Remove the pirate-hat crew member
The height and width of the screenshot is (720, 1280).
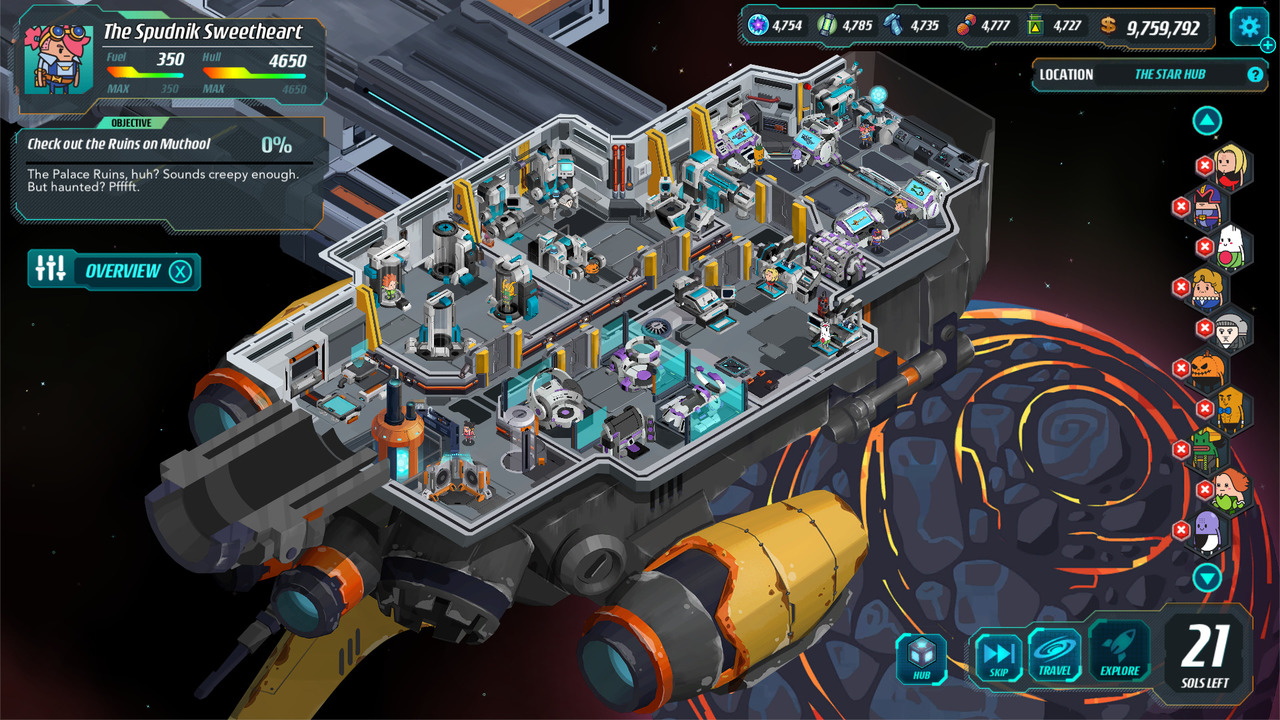(x=1181, y=206)
